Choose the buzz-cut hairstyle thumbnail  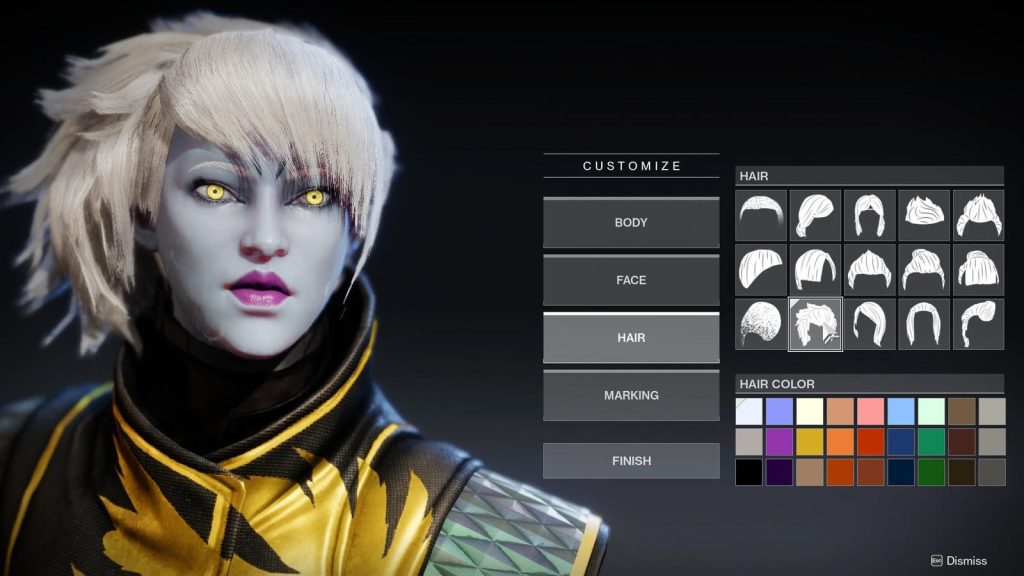(x=761, y=215)
